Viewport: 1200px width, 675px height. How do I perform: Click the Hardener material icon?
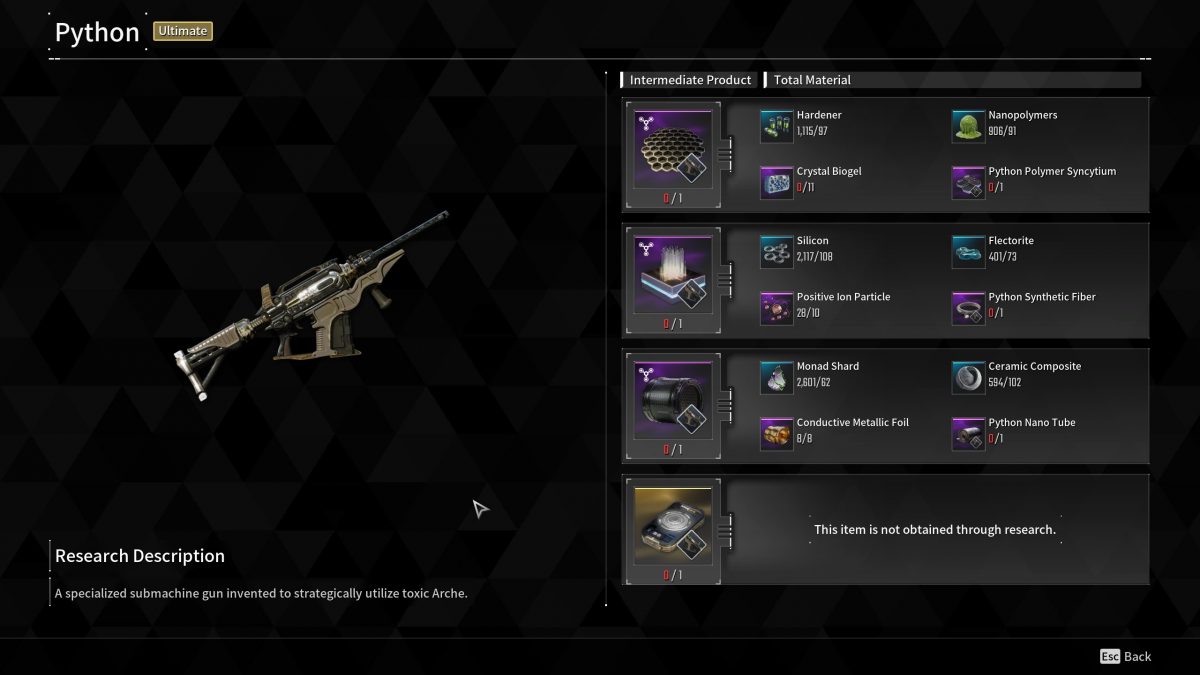[x=776, y=125]
